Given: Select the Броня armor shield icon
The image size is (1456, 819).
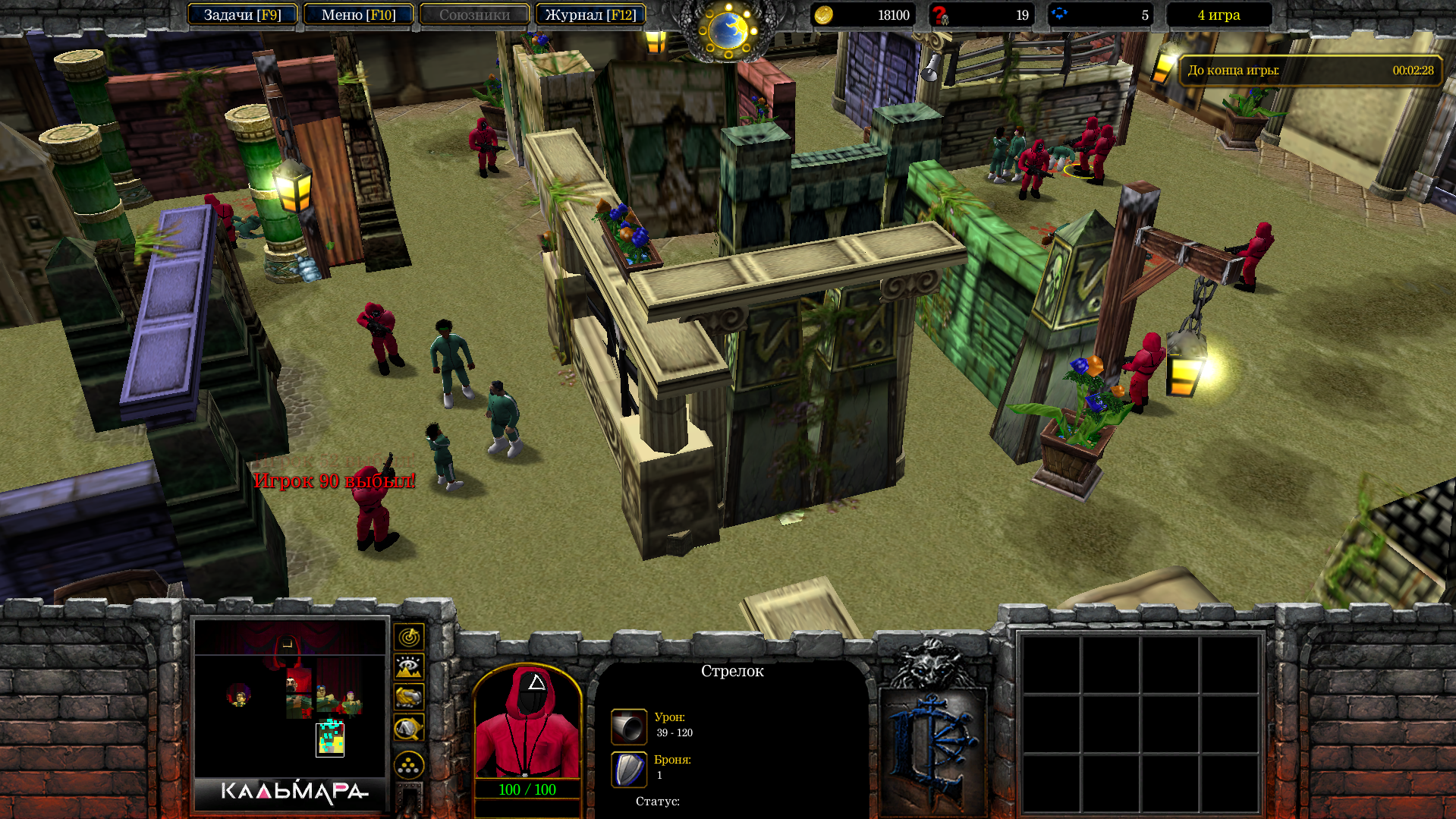Looking at the screenshot, I should (x=629, y=769).
